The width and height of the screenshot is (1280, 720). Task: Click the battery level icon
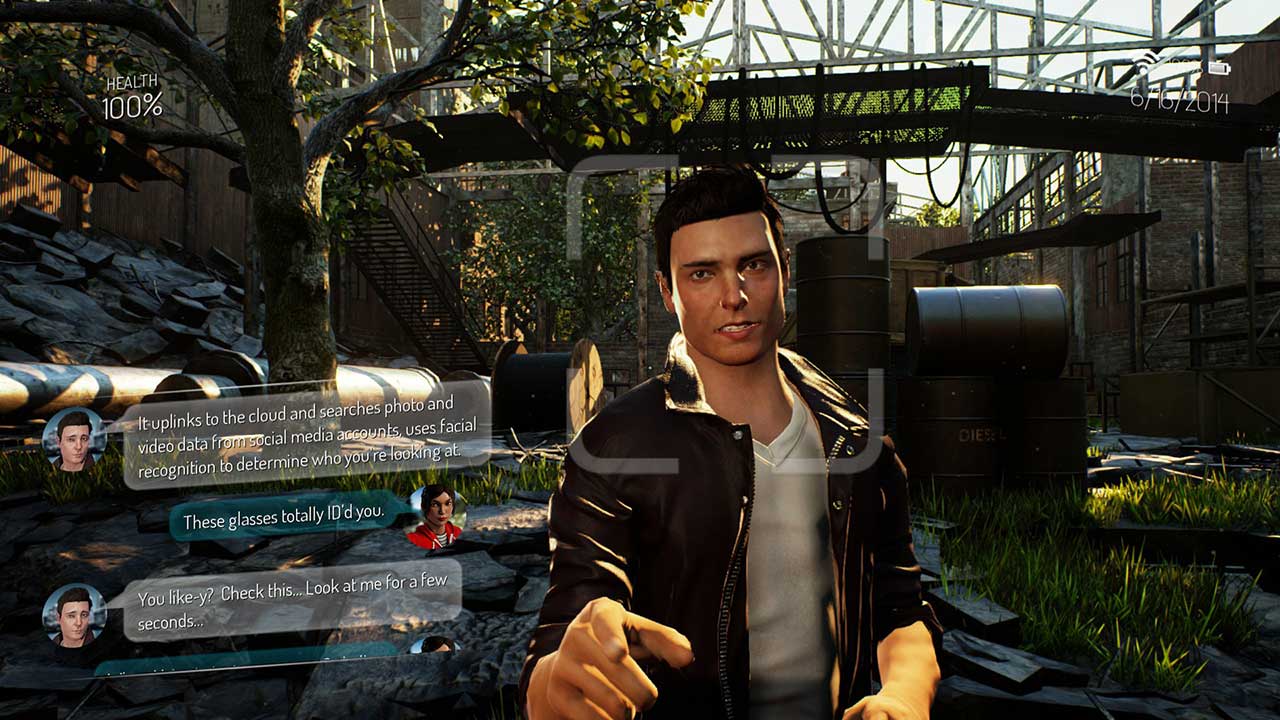point(1217,68)
